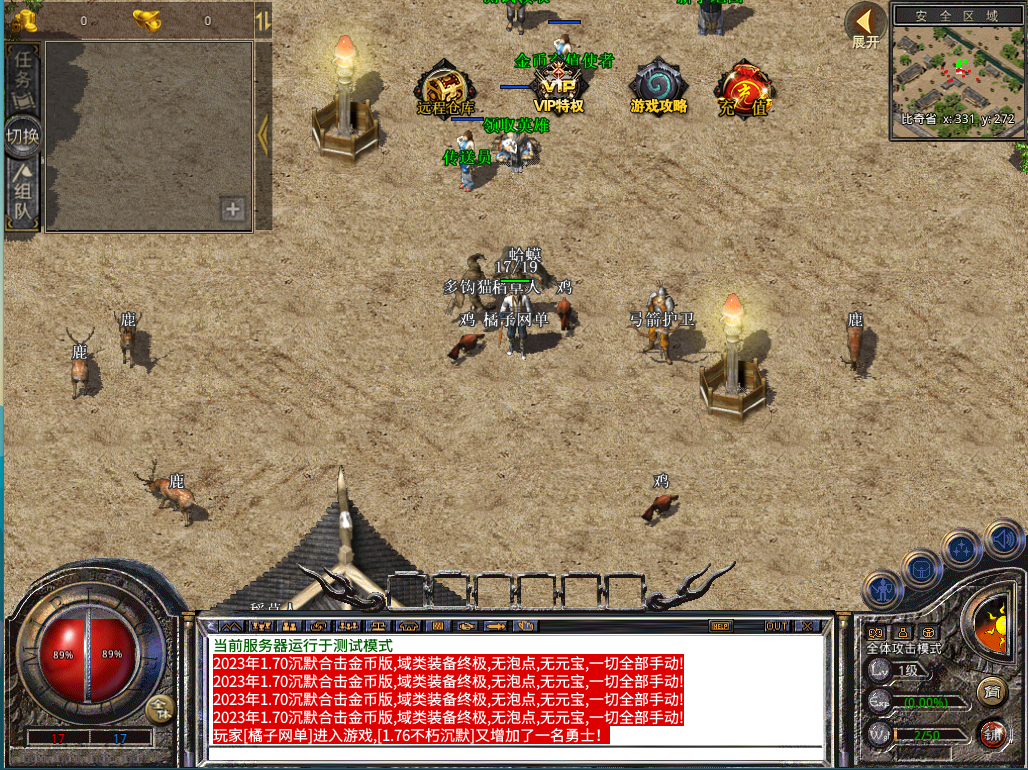Open the bag inventory round button
The width and height of the screenshot is (1028, 770).
921,568
